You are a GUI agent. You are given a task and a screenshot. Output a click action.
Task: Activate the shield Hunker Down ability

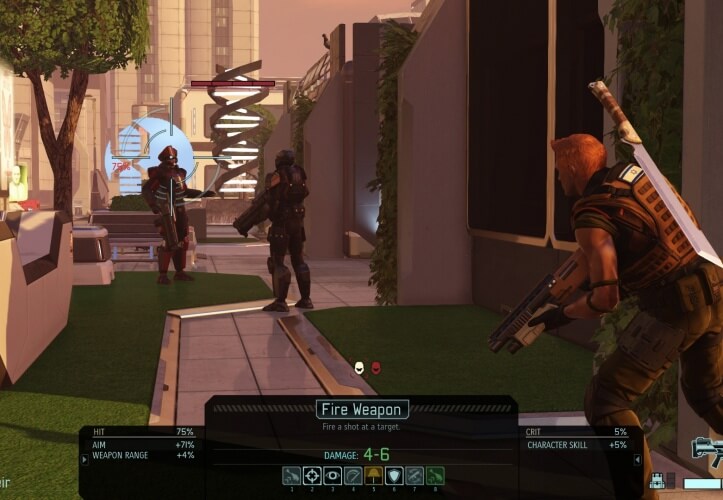tap(394, 476)
